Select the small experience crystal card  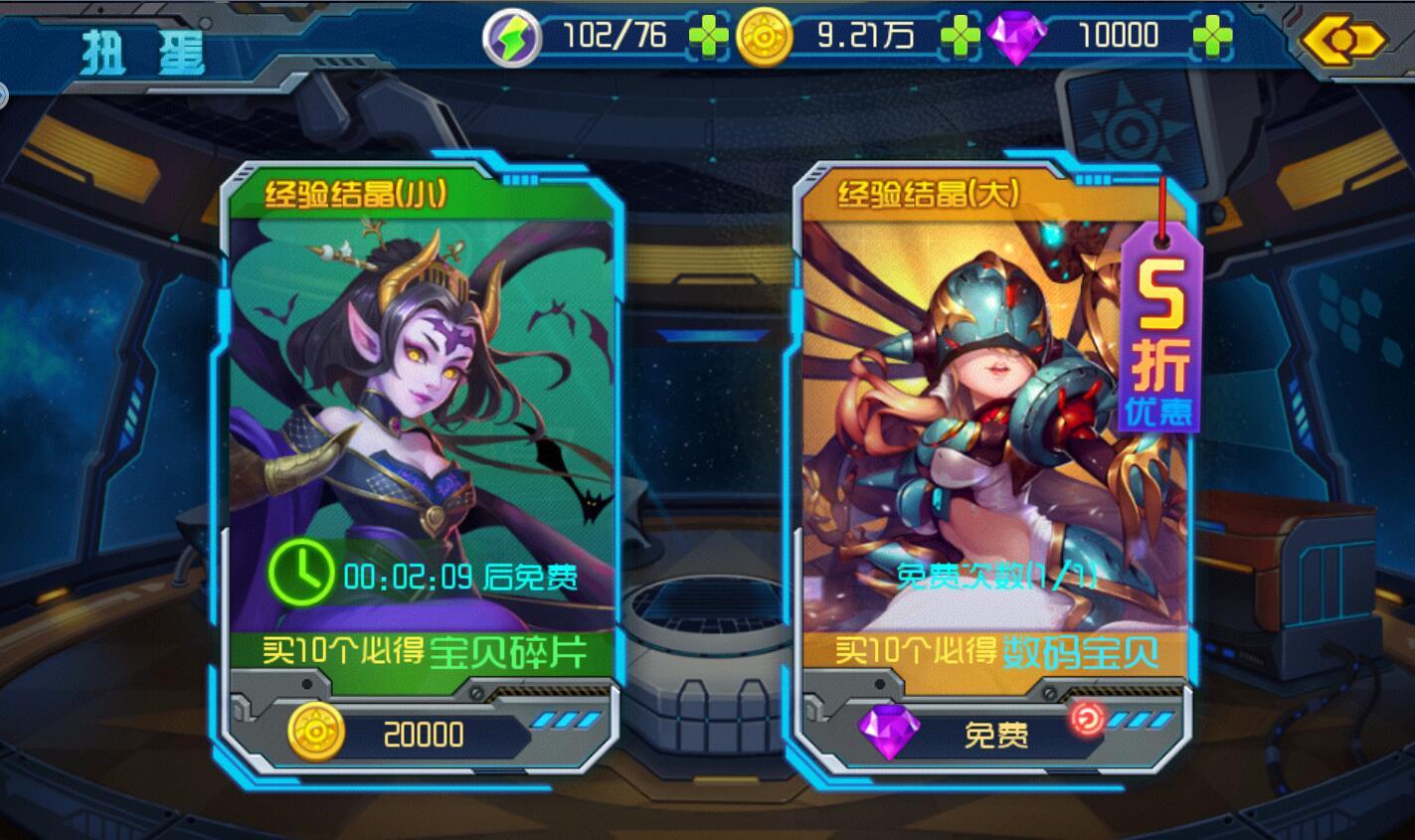[x=420, y=418]
